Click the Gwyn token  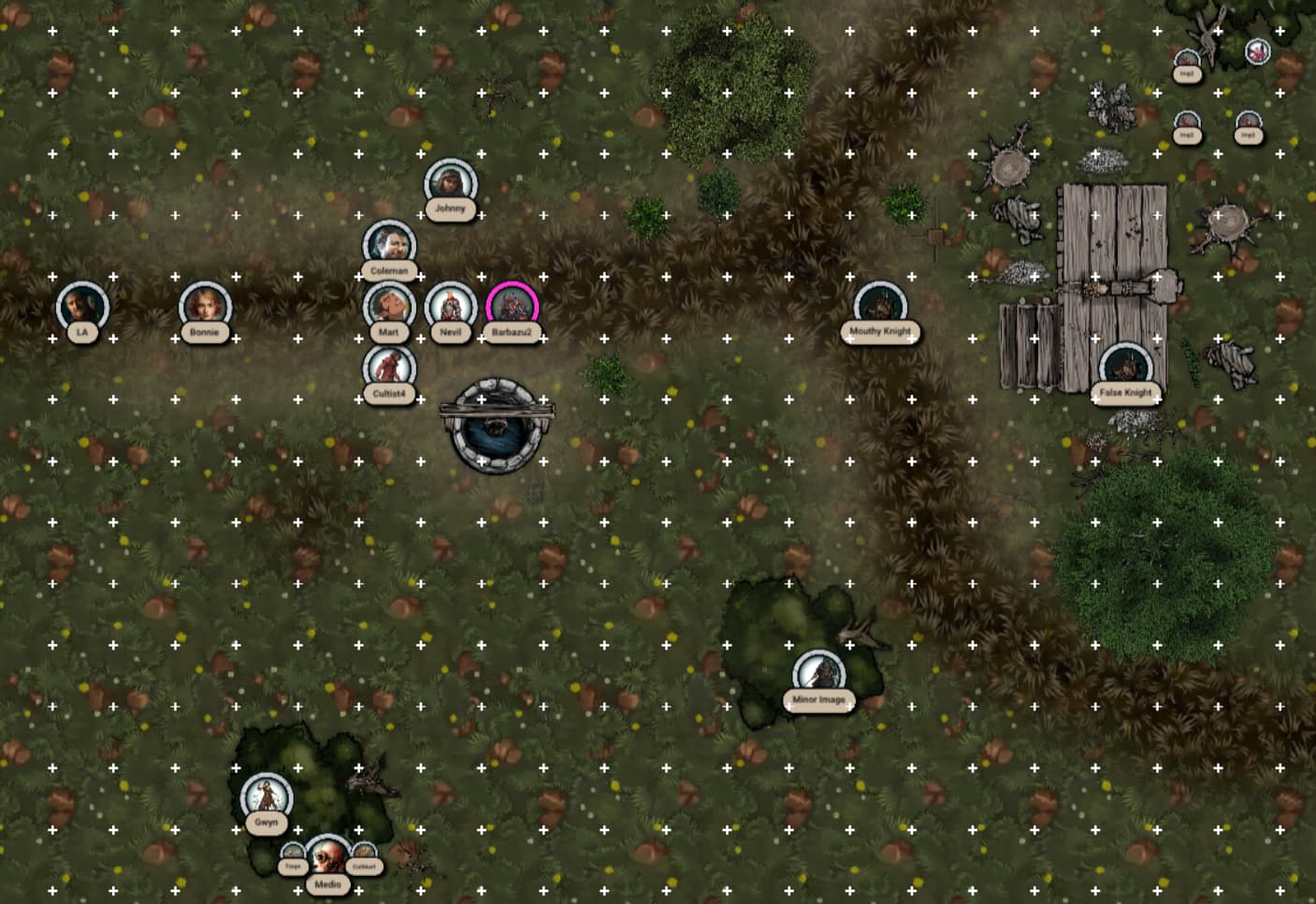point(267,797)
